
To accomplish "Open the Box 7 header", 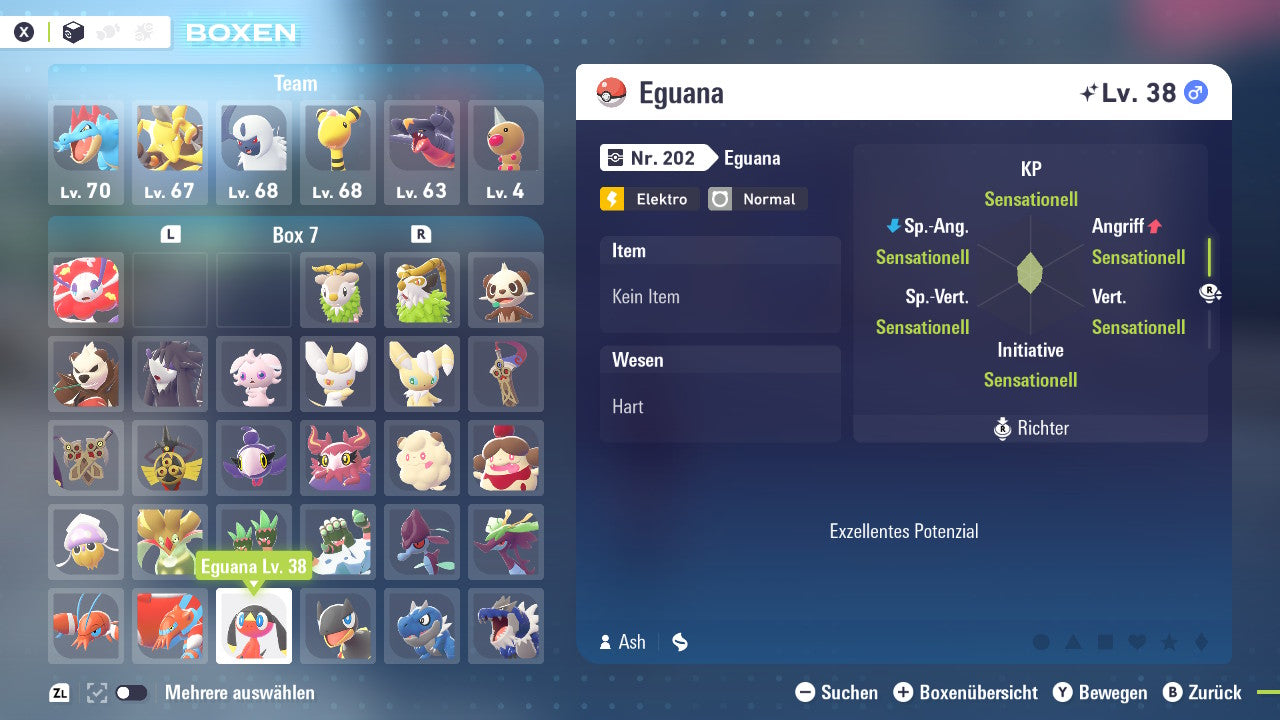I will 295,234.
